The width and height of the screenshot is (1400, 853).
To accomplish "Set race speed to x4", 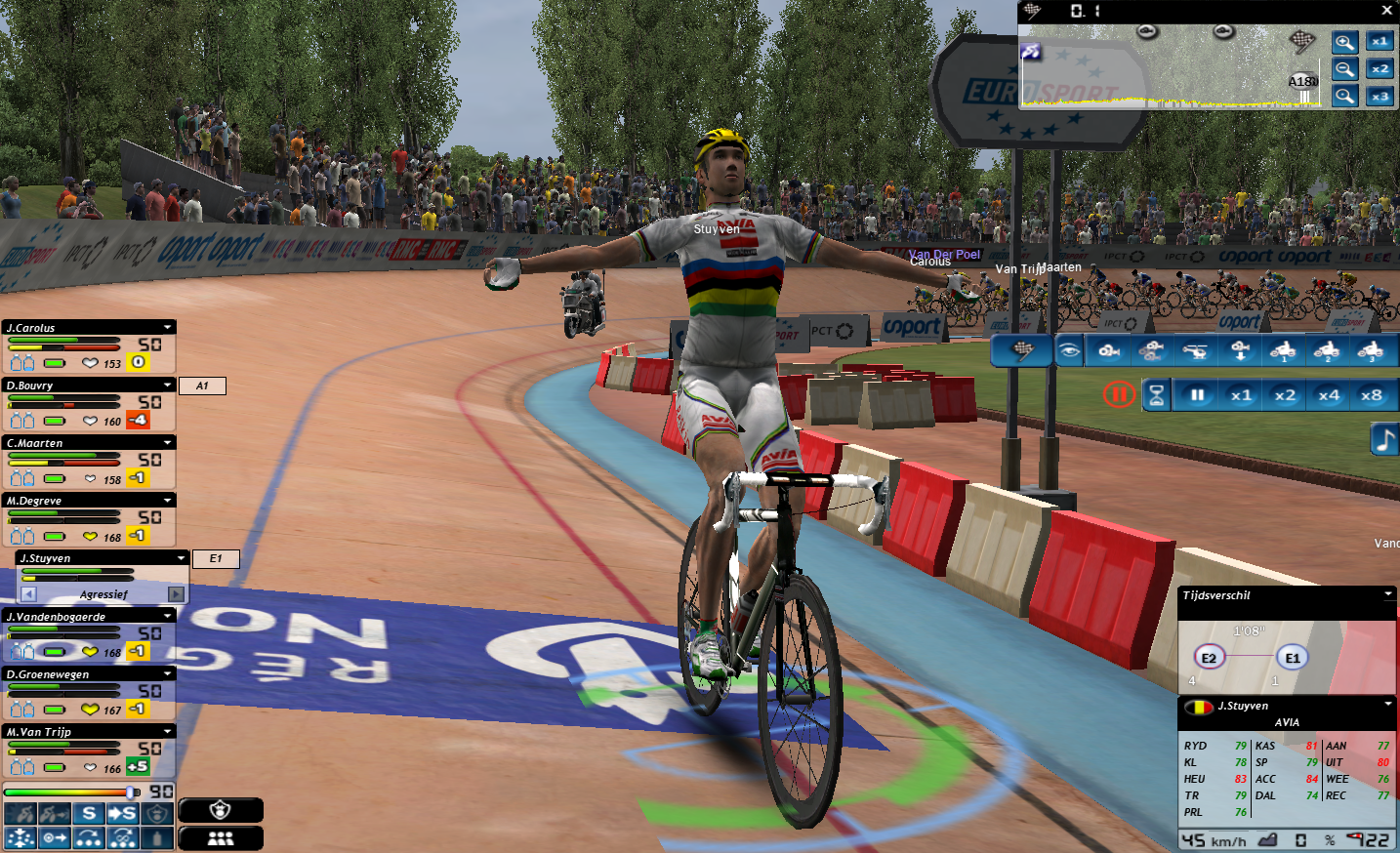I will [x=1329, y=395].
